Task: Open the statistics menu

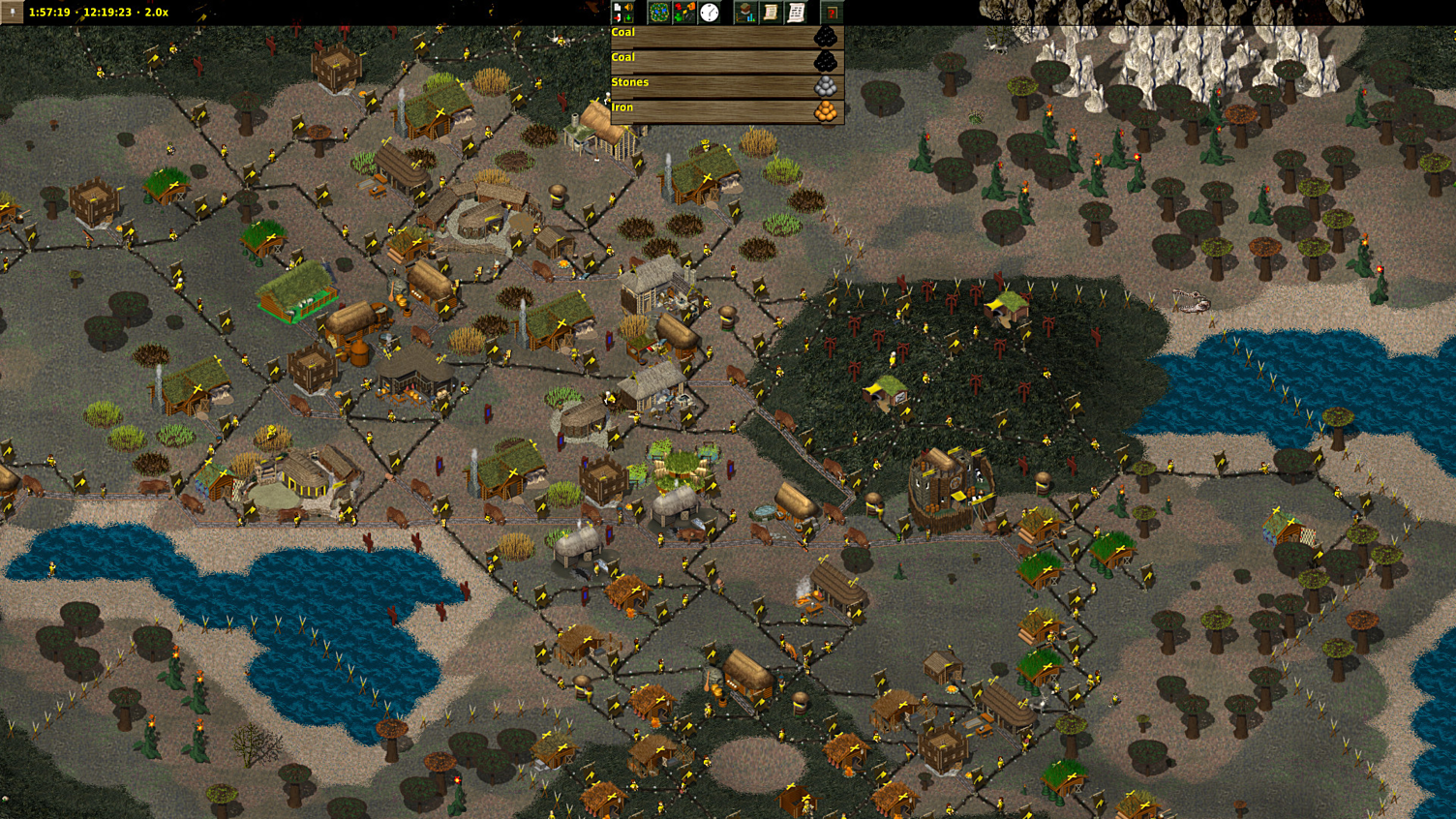Action: pos(745,13)
